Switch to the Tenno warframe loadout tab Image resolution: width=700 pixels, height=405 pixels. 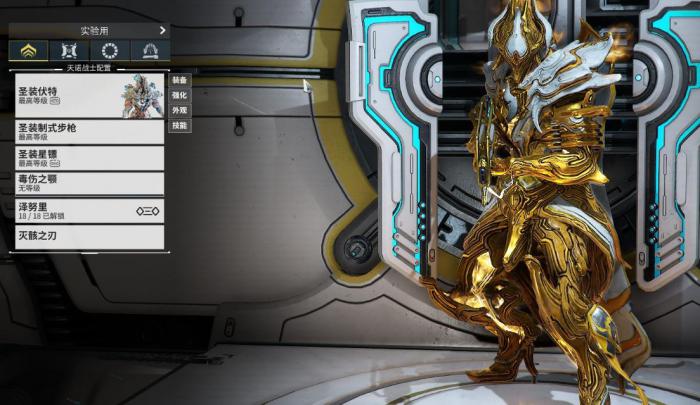point(28,51)
